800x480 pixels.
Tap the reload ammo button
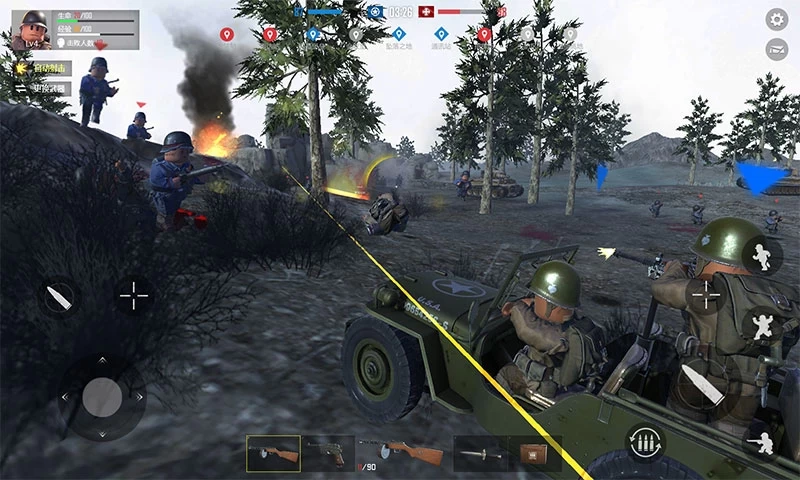pos(646,442)
